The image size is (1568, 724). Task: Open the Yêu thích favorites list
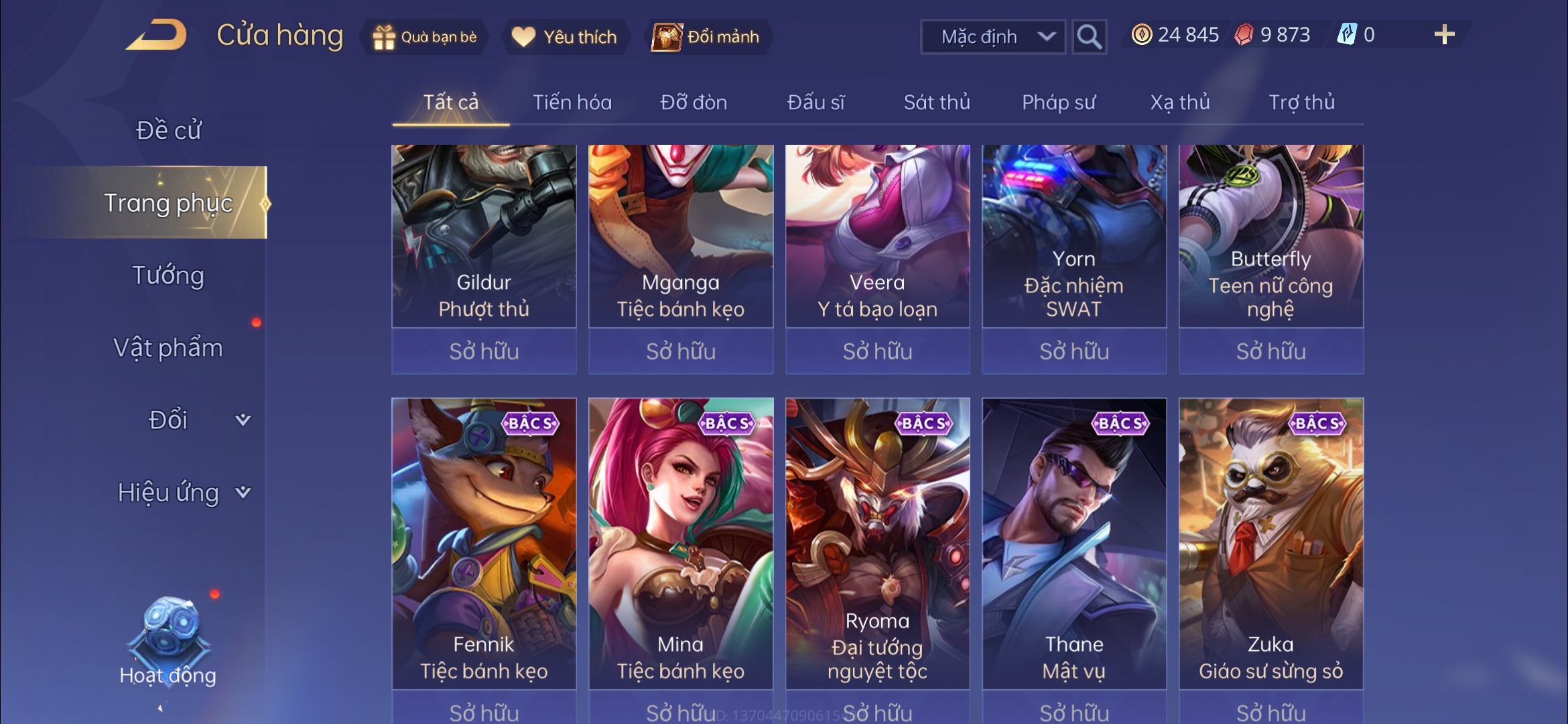564,37
